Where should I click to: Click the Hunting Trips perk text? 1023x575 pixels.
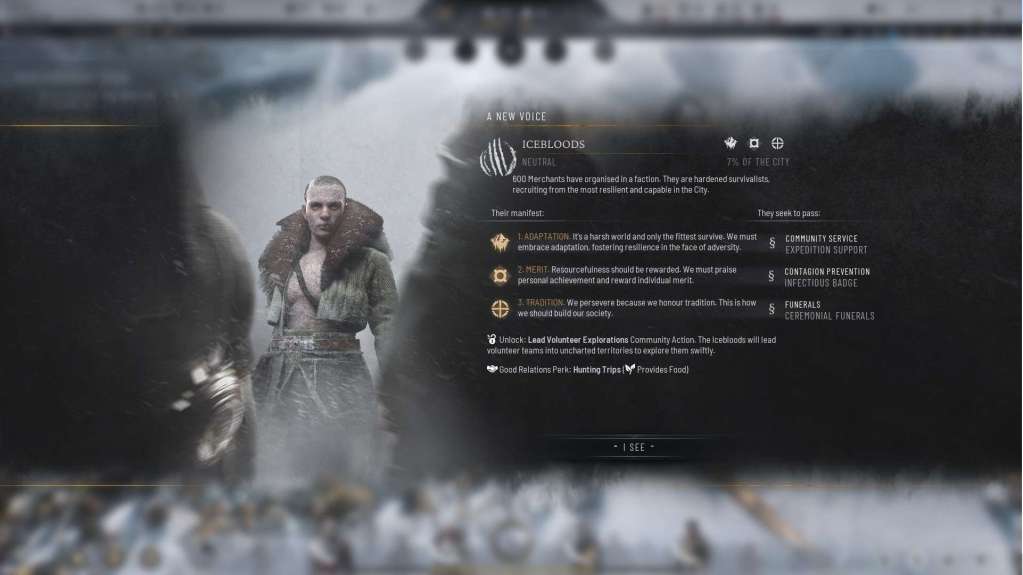coord(595,370)
